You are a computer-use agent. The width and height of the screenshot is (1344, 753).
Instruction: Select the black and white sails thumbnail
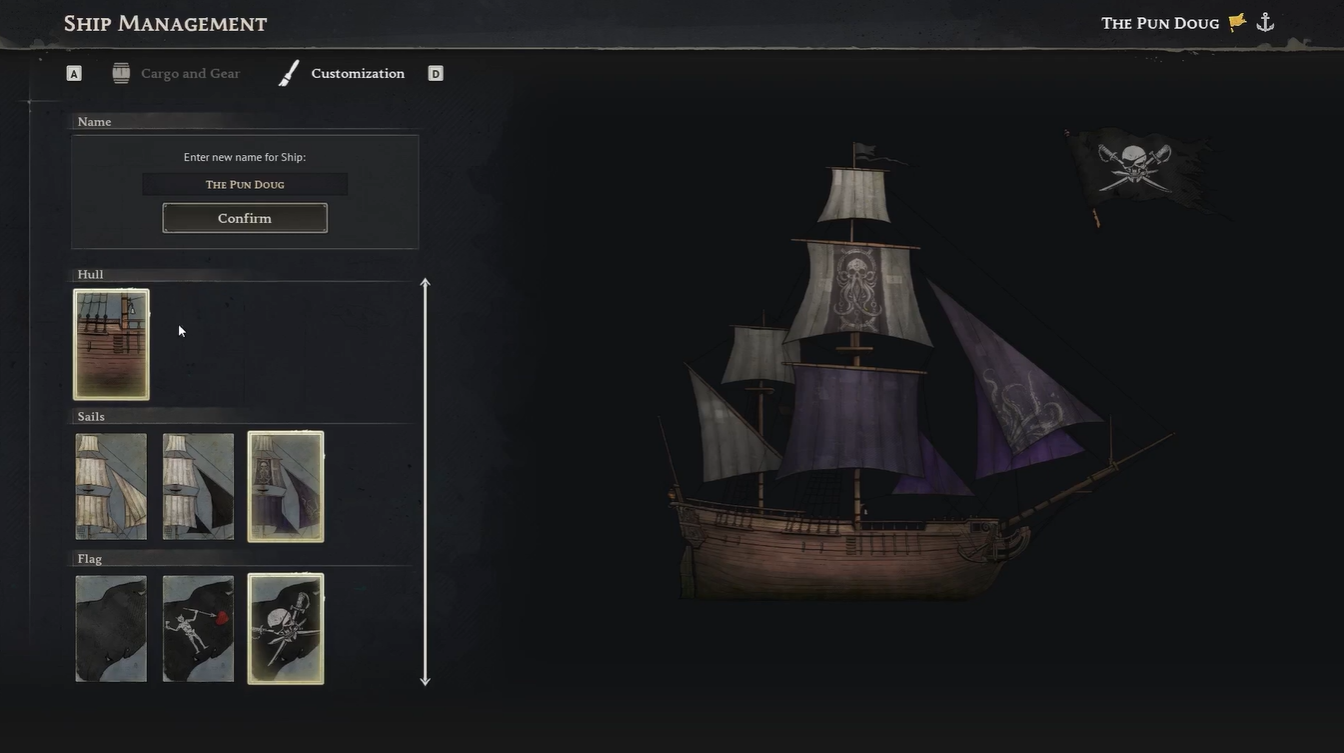tap(198, 485)
